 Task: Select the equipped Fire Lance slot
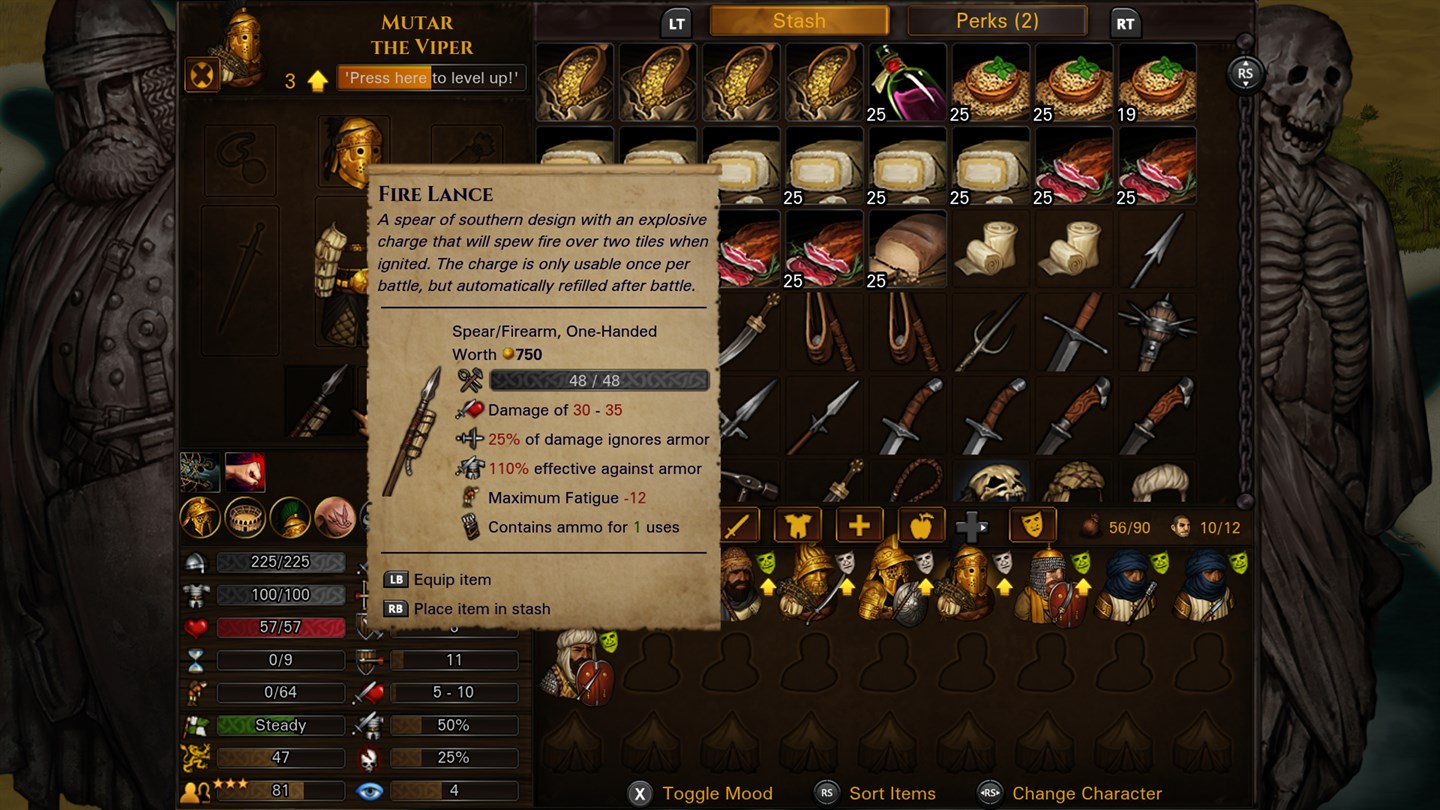click(x=322, y=402)
